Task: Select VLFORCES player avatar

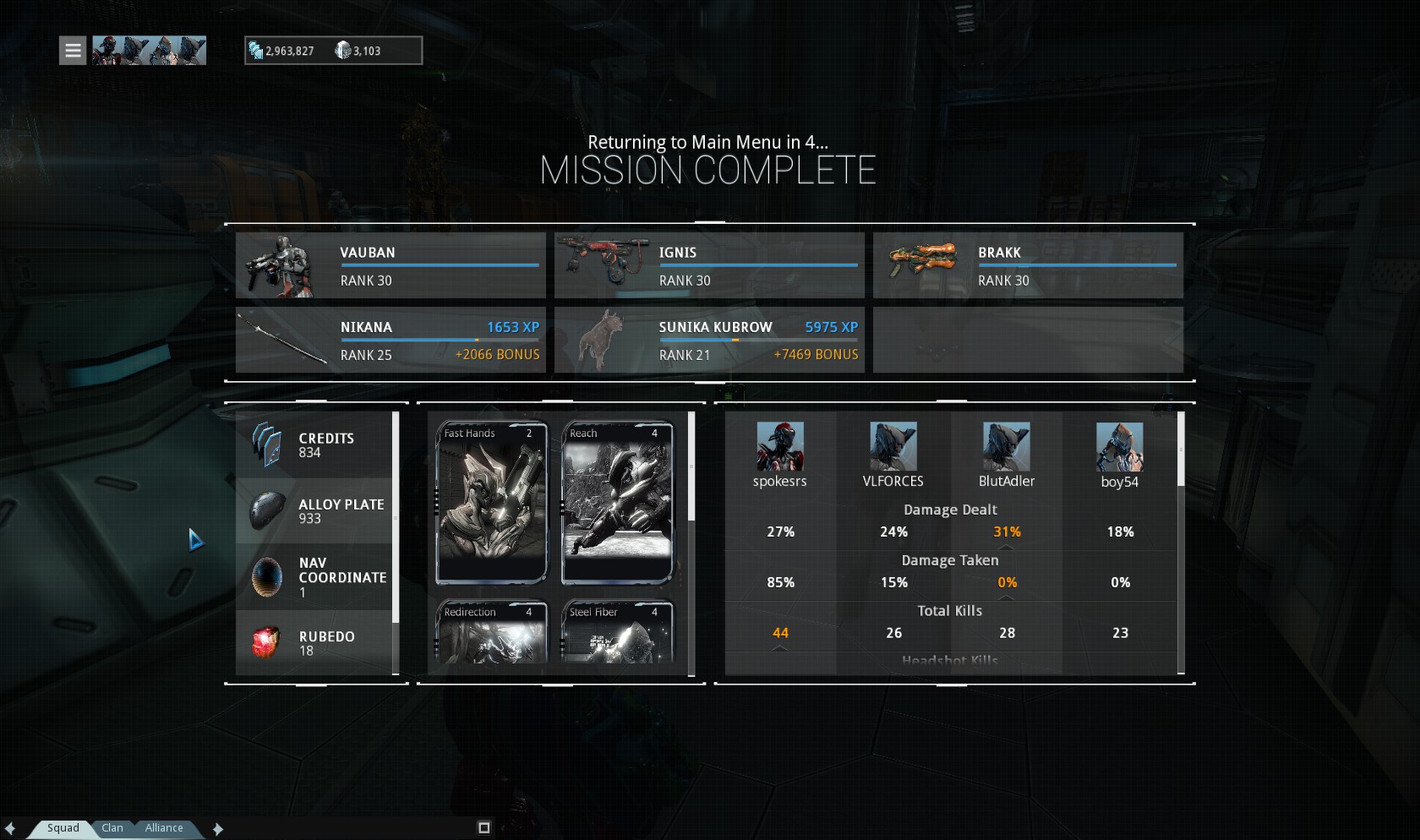Action: pyautogui.click(x=893, y=446)
